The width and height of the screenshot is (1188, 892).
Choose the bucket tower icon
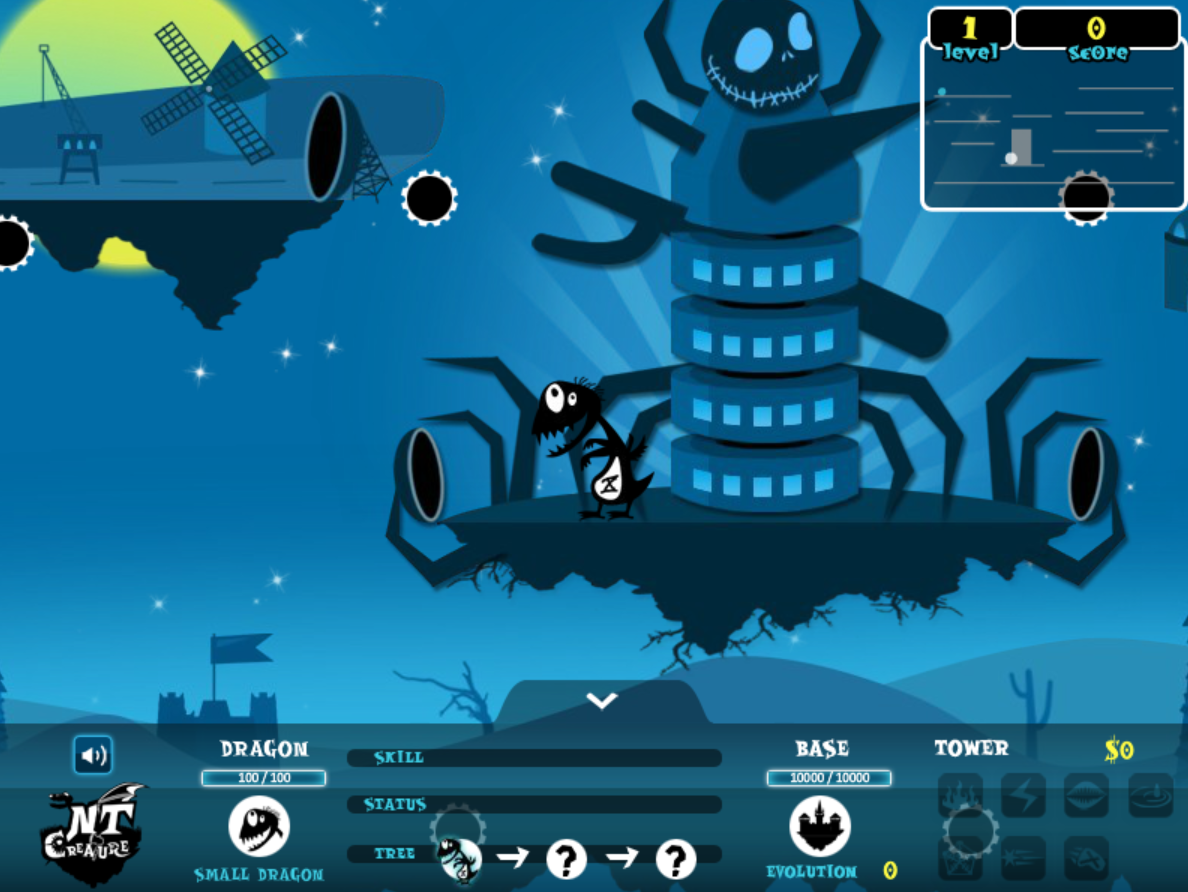(x=960, y=857)
